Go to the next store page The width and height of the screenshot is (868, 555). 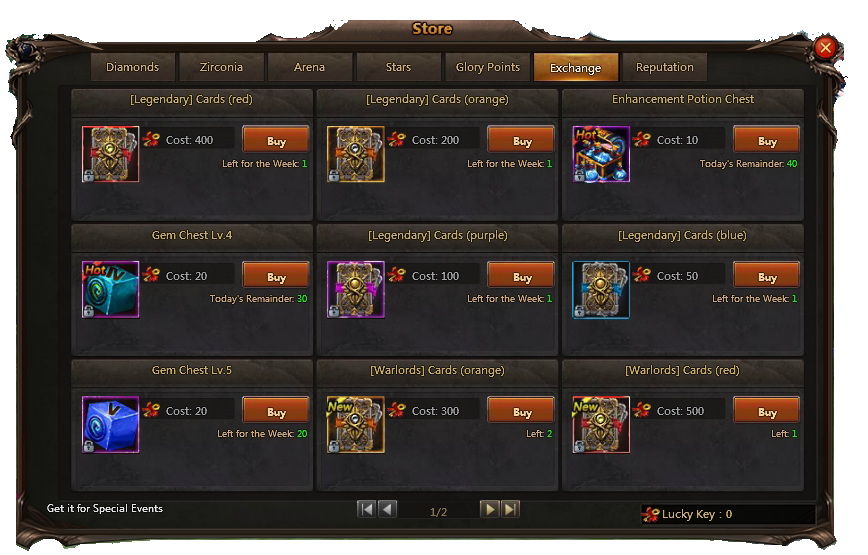(489, 509)
